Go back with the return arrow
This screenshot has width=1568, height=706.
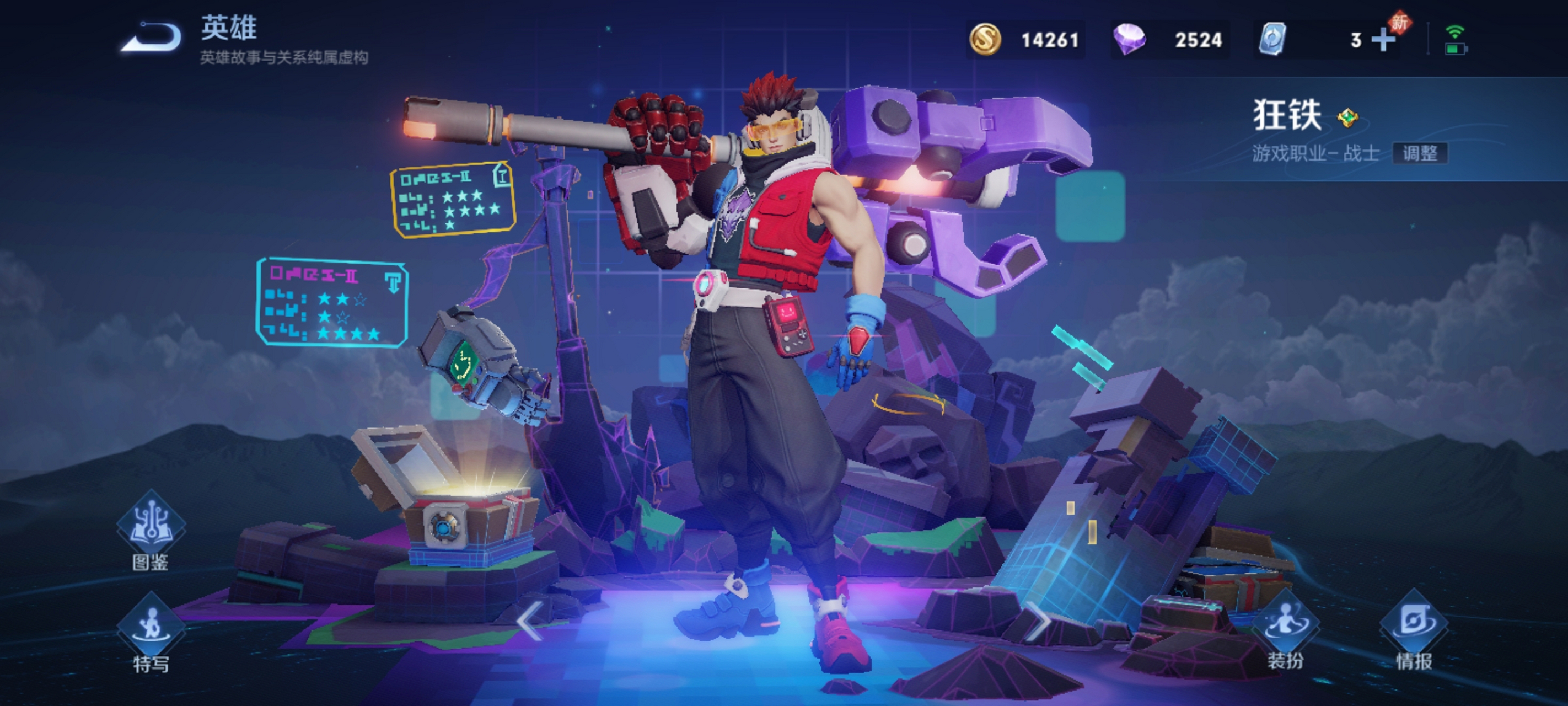(152, 38)
